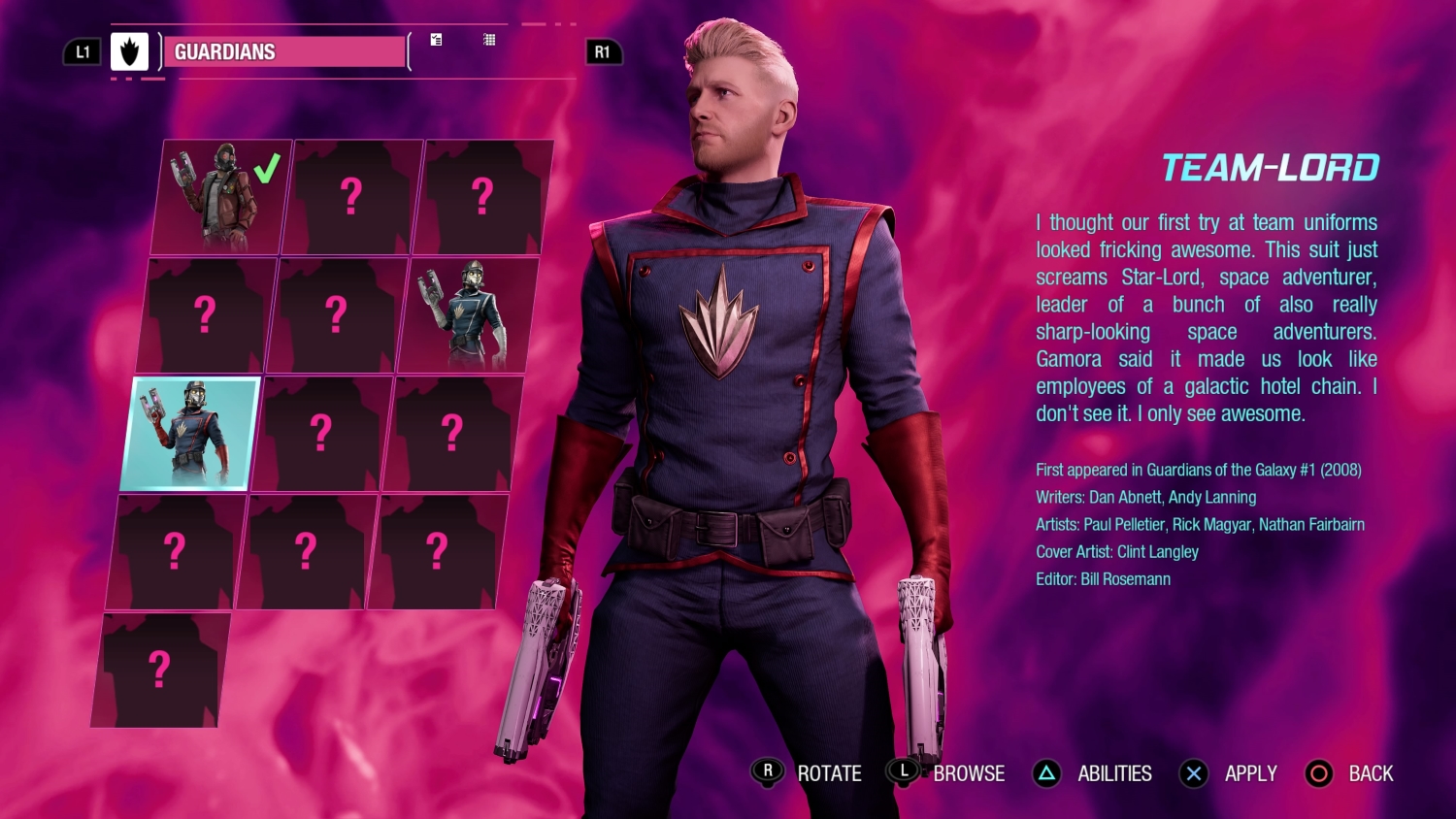Choose the equipped outfit with green checkmark
The width and height of the screenshot is (1456, 819).
pos(222,196)
